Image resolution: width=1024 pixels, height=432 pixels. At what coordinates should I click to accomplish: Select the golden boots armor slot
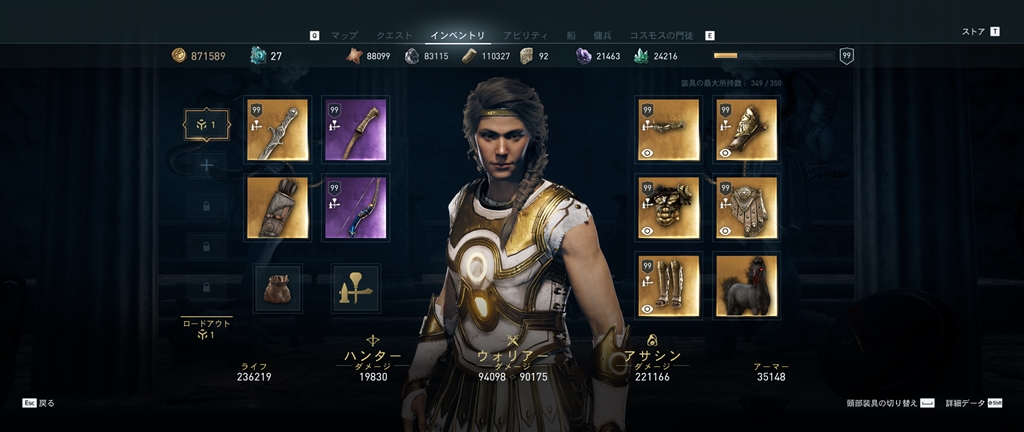[668, 285]
